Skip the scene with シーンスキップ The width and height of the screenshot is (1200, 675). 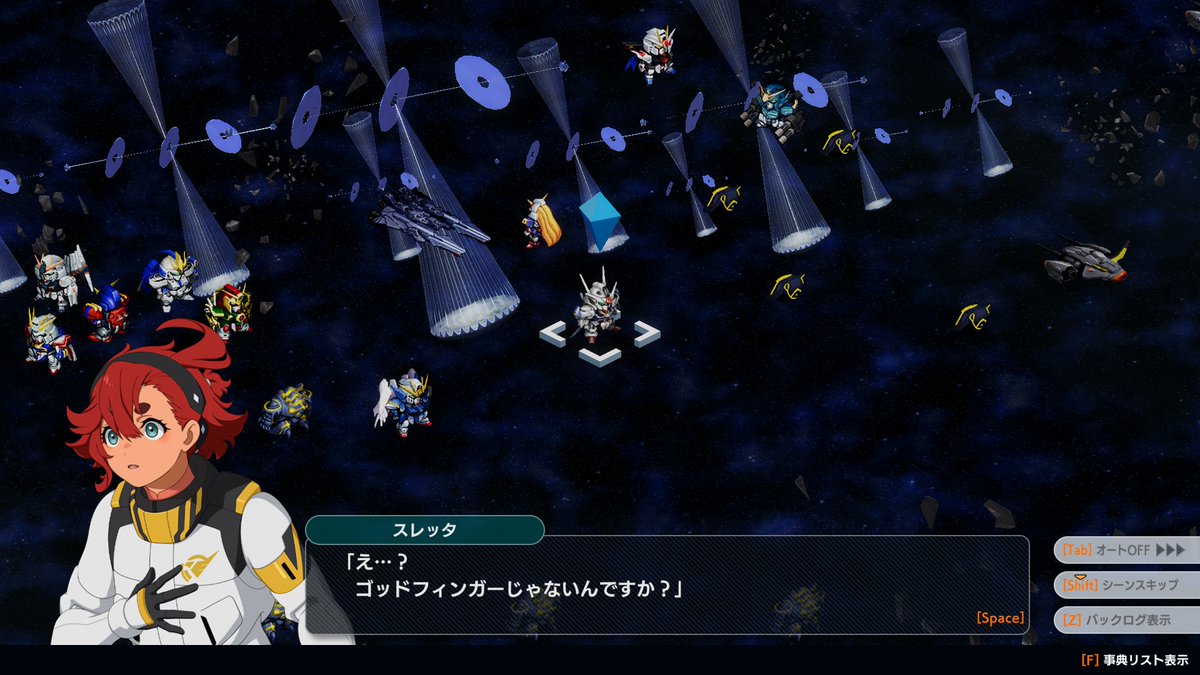(1125, 585)
